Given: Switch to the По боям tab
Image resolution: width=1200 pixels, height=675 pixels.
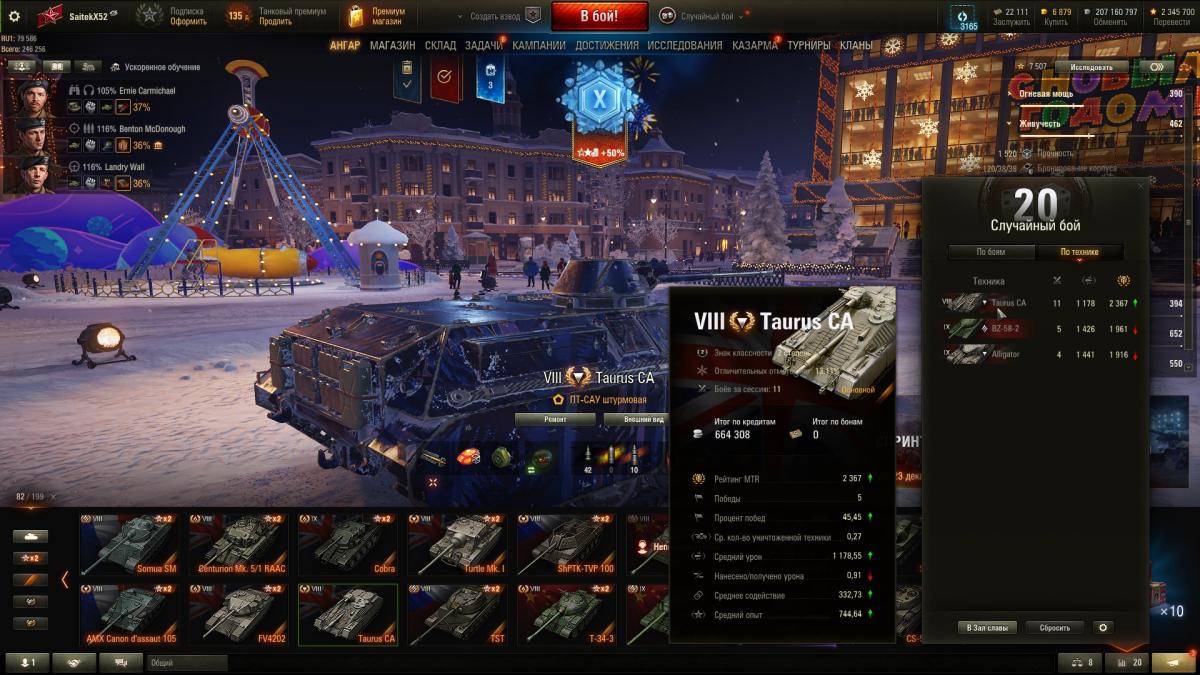Looking at the screenshot, I should [x=990, y=252].
